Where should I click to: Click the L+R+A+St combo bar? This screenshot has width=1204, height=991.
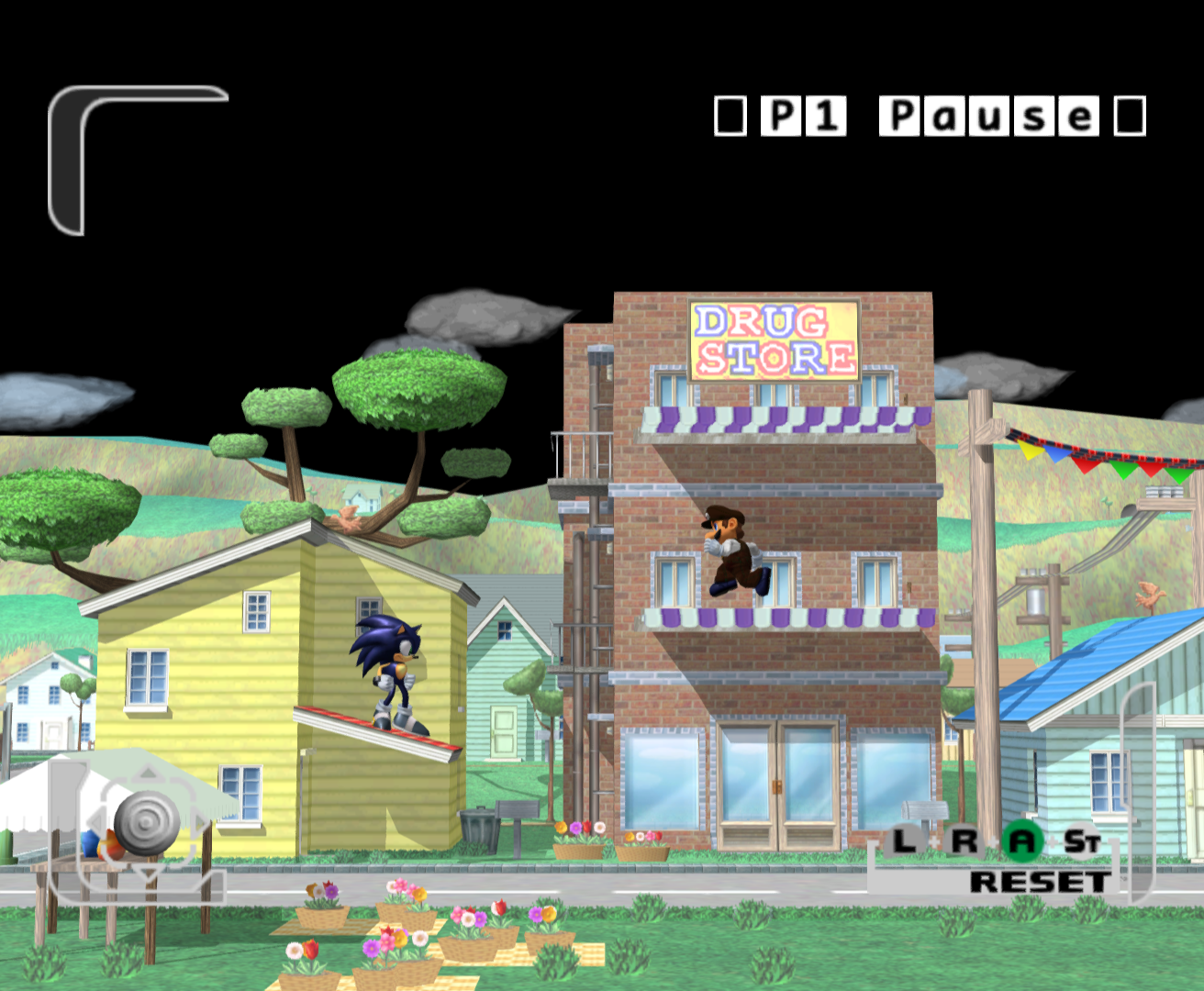(x=991, y=840)
